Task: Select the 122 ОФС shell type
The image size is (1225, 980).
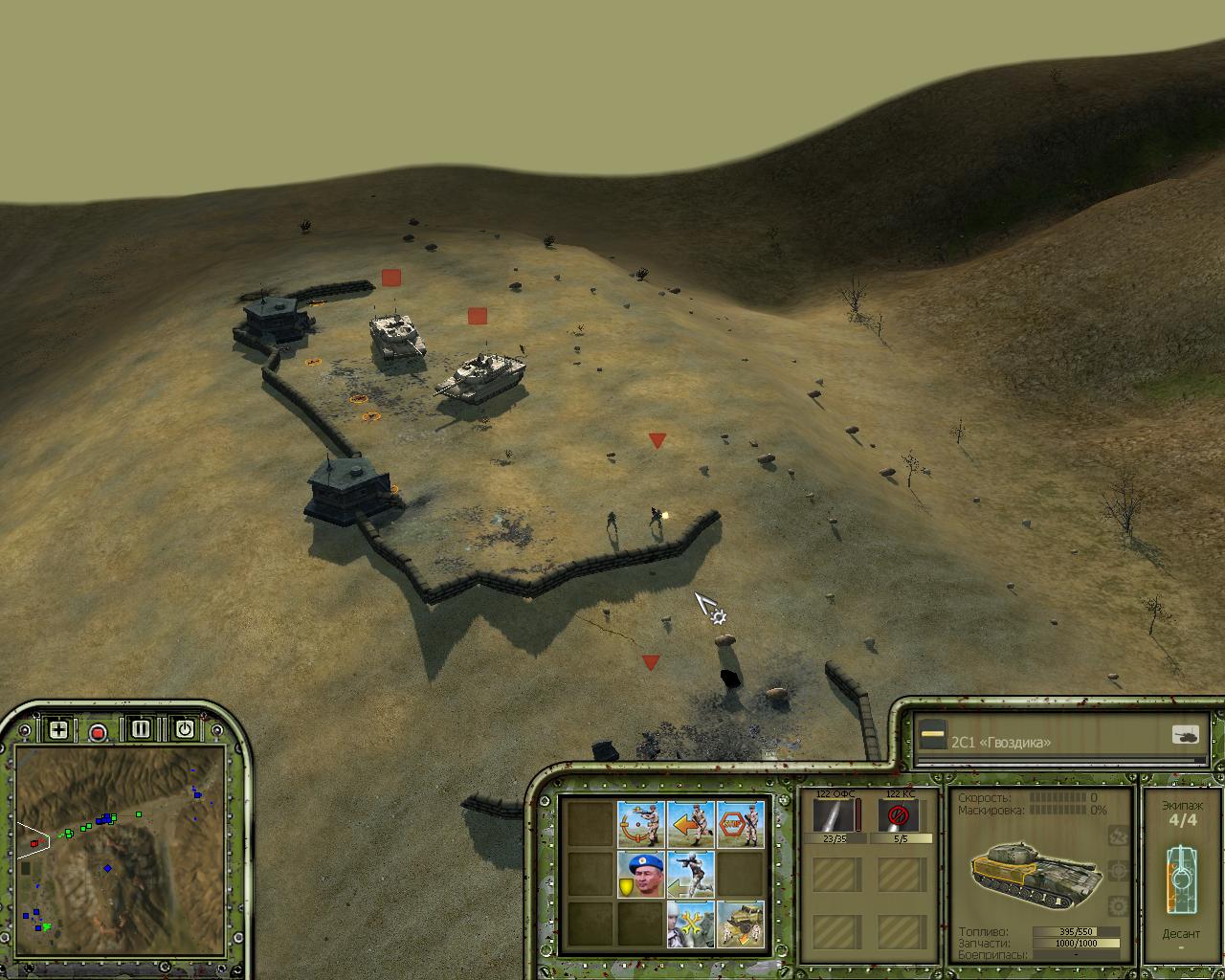Action: (835, 816)
